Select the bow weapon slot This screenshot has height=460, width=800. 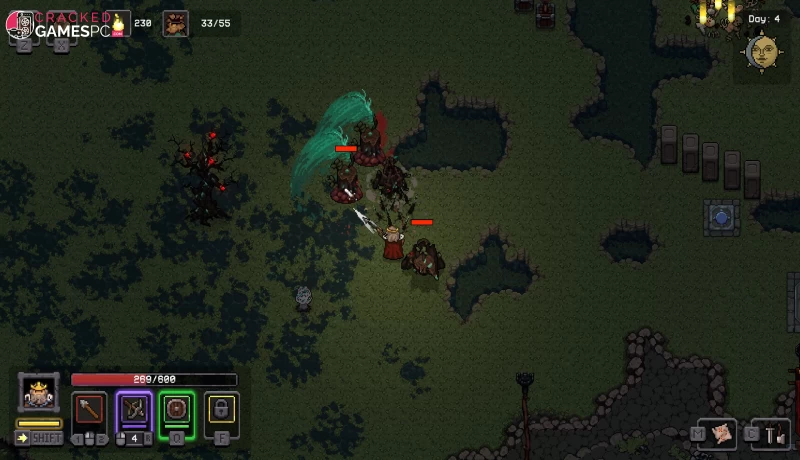point(134,409)
